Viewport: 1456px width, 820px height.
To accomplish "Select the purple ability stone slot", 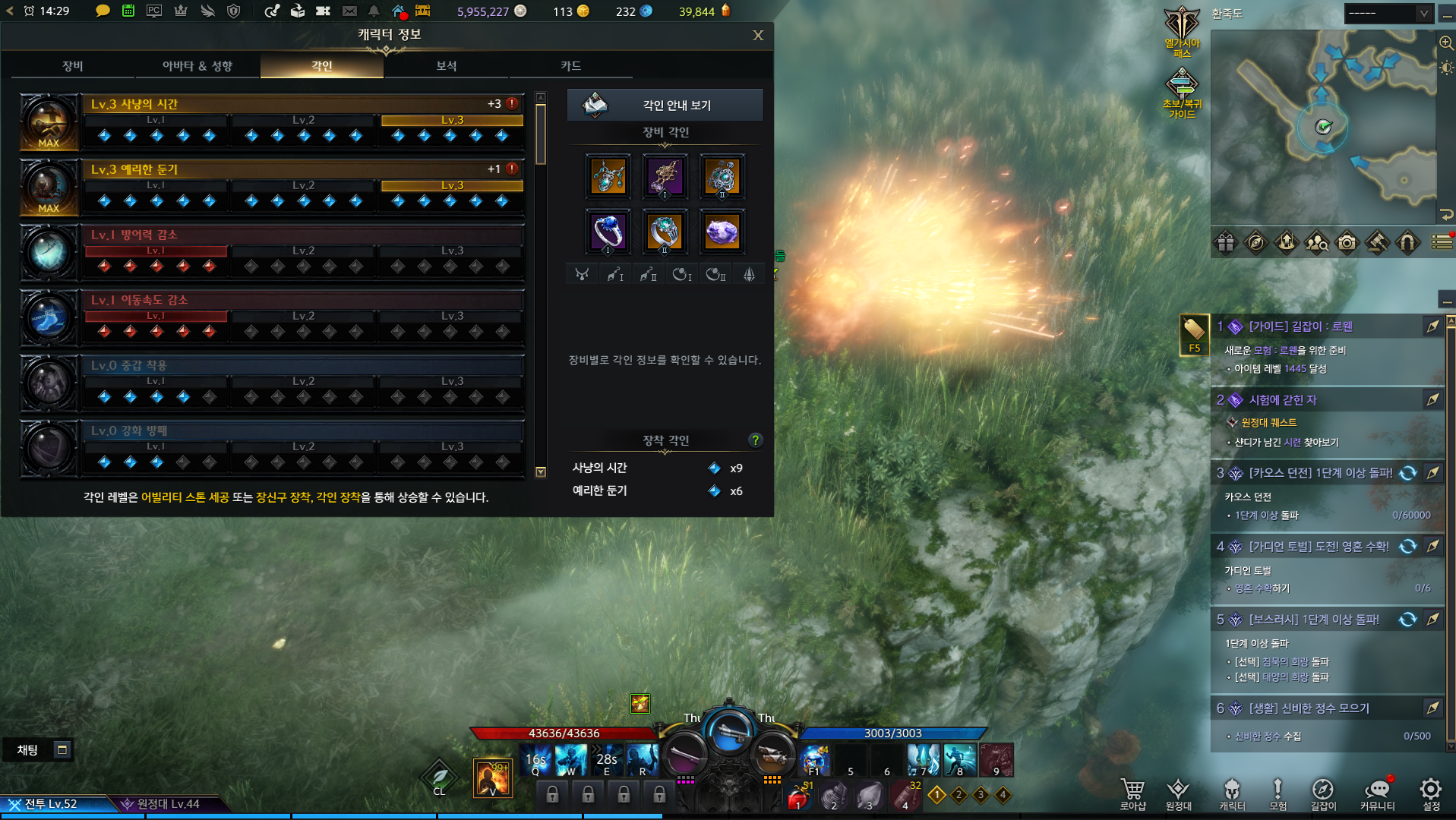I will click(722, 232).
